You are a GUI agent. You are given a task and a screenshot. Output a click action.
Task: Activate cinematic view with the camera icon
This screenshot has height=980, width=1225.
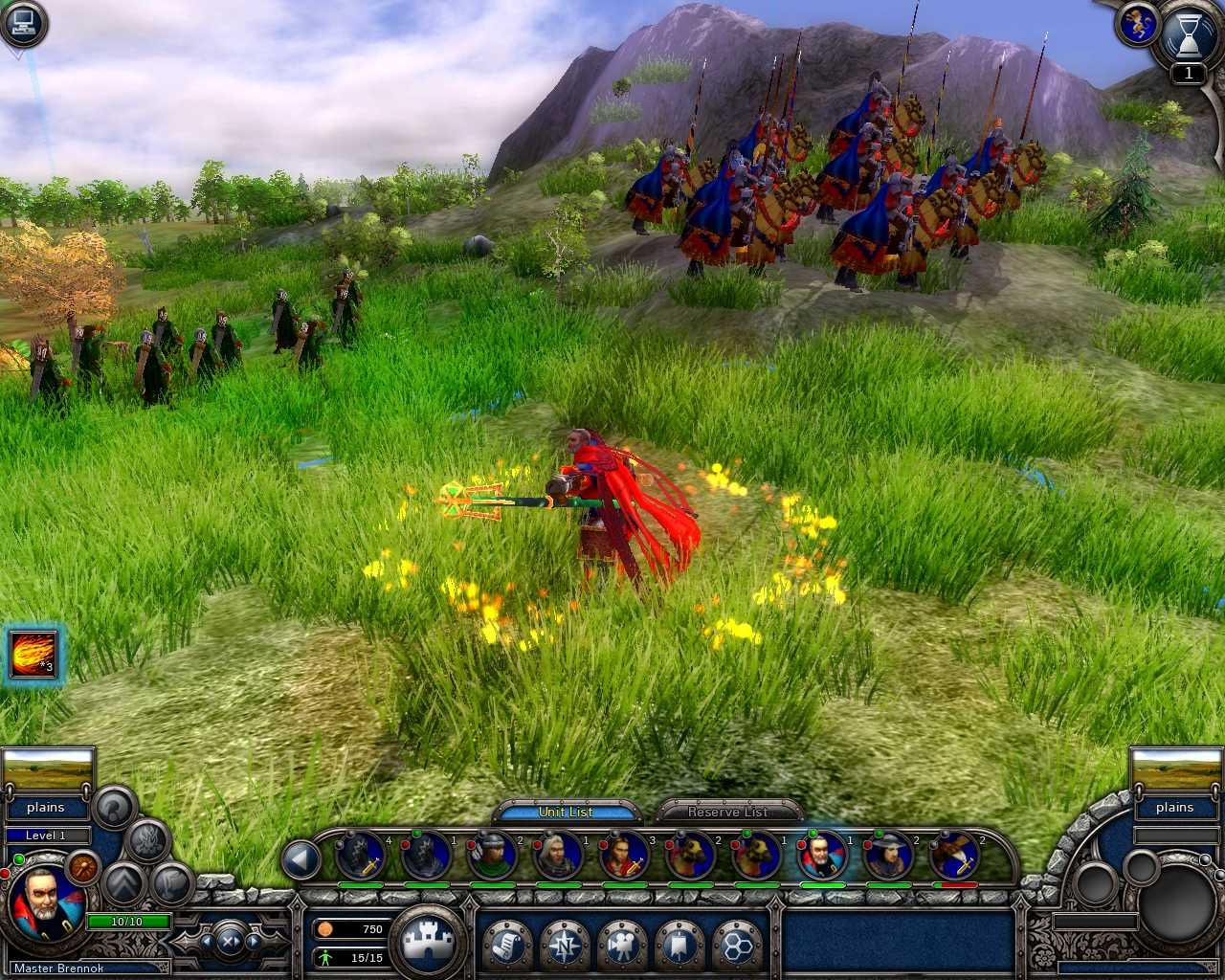tap(622, 946)
